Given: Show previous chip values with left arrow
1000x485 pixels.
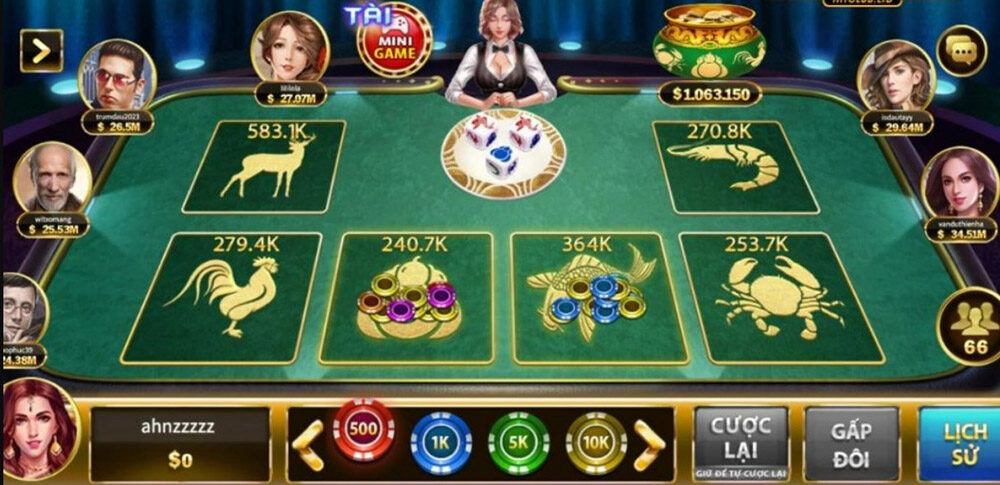Looking at the screenshot, I should pyautogui.click(x=309, y=439).
